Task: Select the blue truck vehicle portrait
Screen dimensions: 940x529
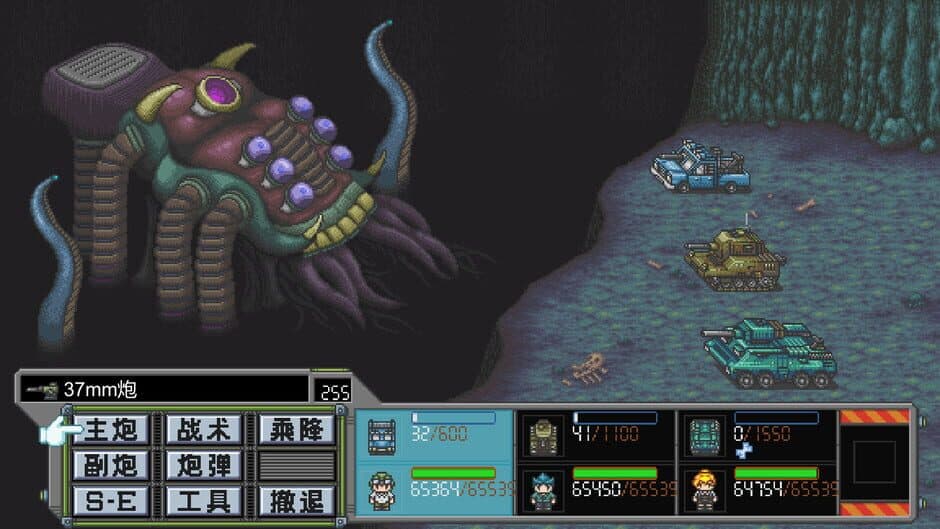Action: pos(382,436)
